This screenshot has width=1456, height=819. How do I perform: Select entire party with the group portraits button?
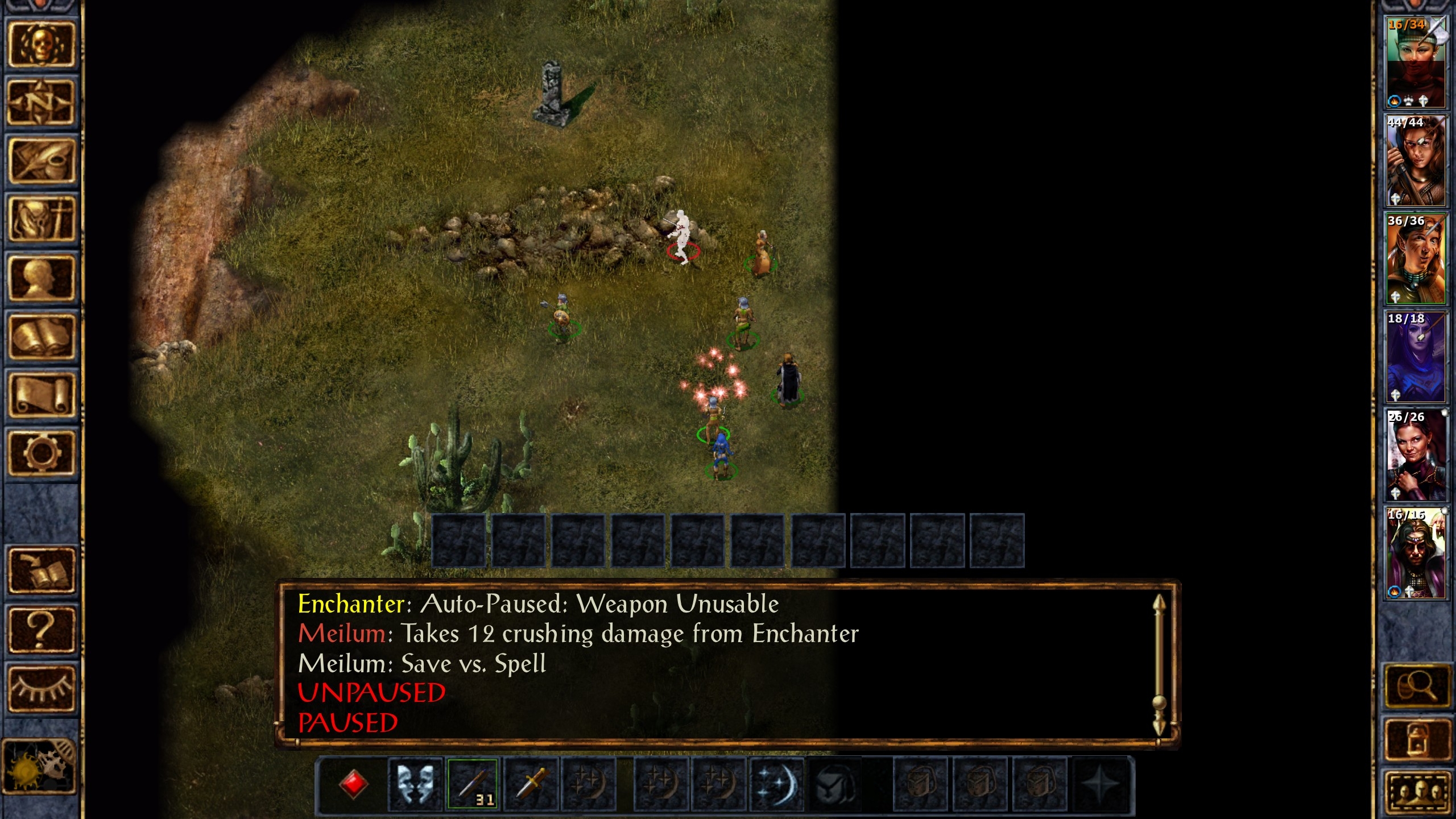(x=1418, y=792)
